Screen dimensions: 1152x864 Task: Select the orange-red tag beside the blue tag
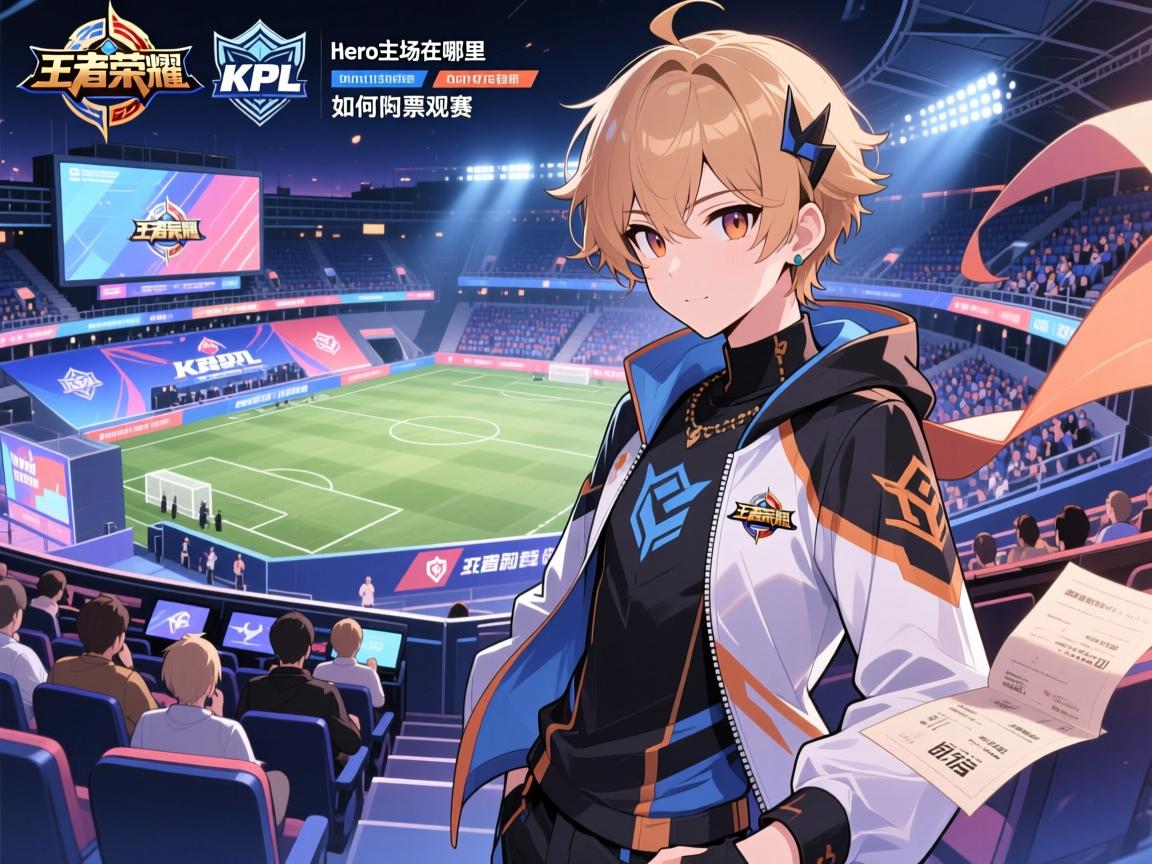tap(483, 78)
